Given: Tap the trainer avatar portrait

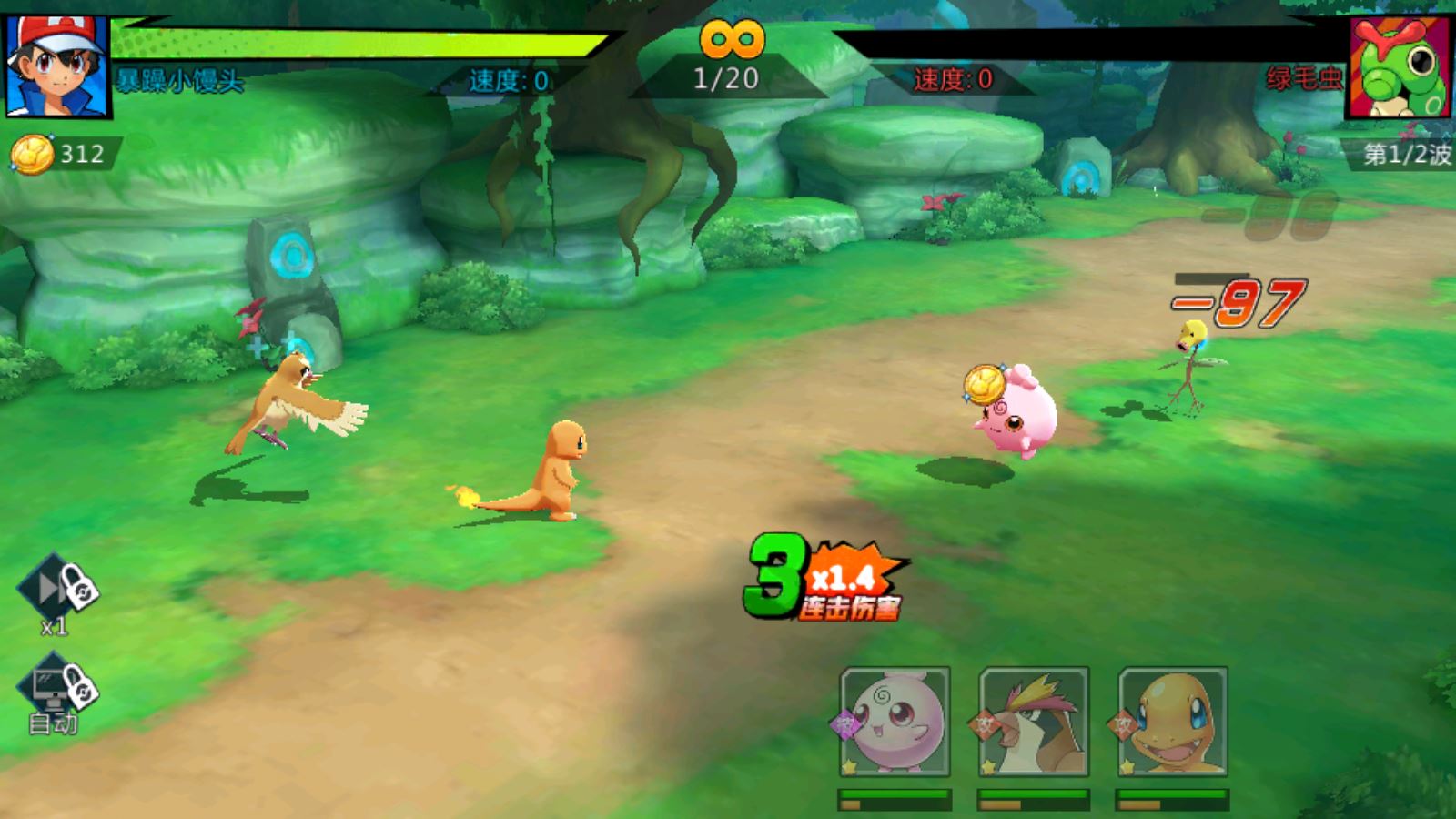Looking at the screenshot, I should (x=57, y=66).
